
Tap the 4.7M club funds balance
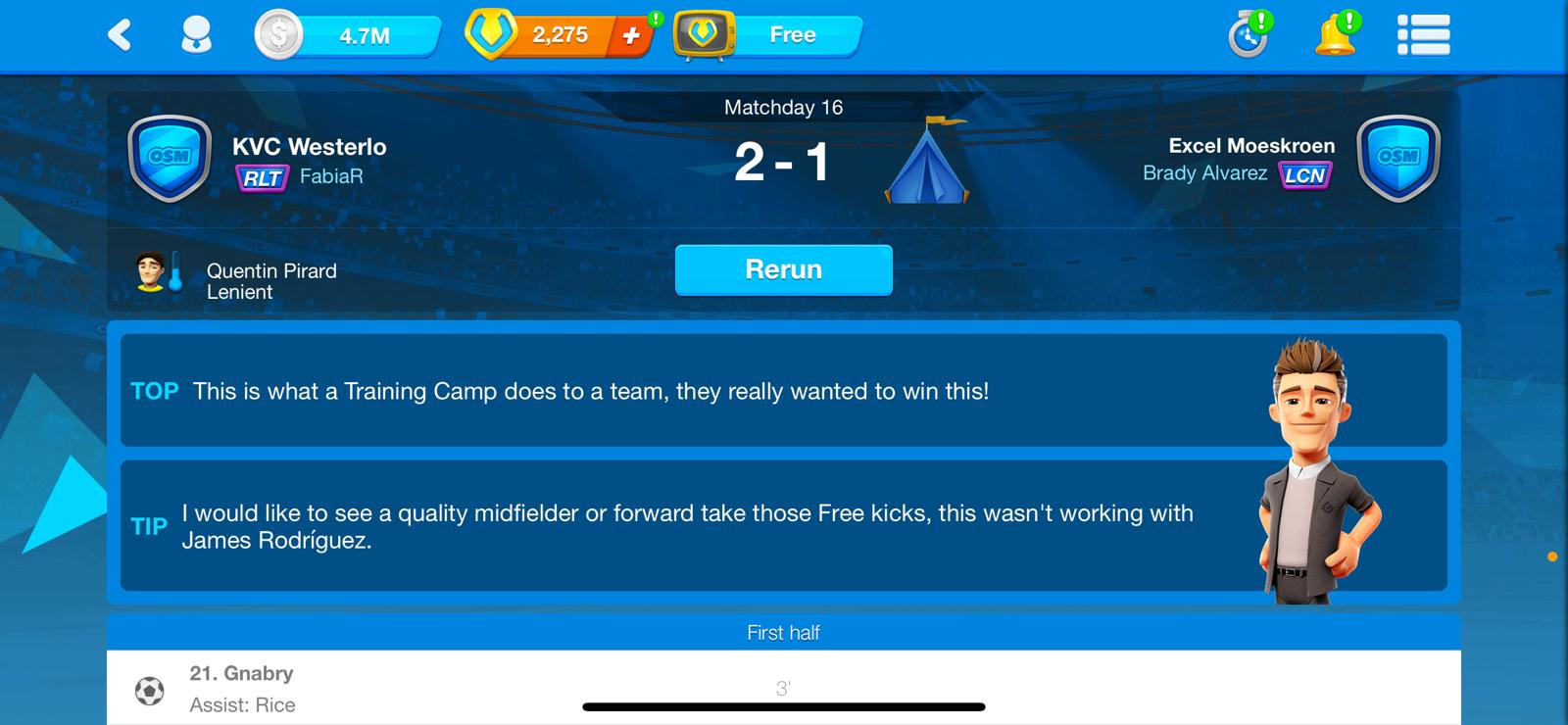point(348,36)
